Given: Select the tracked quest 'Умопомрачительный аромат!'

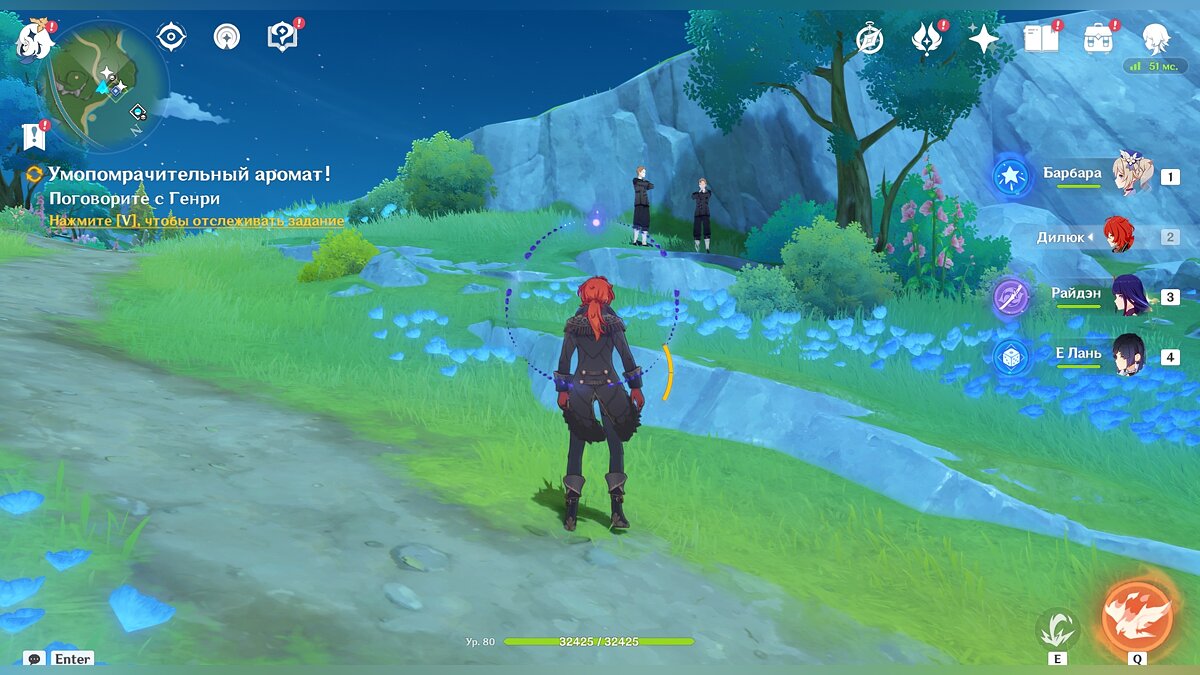Looking at the screenshot, I should [x=189, y=175].
